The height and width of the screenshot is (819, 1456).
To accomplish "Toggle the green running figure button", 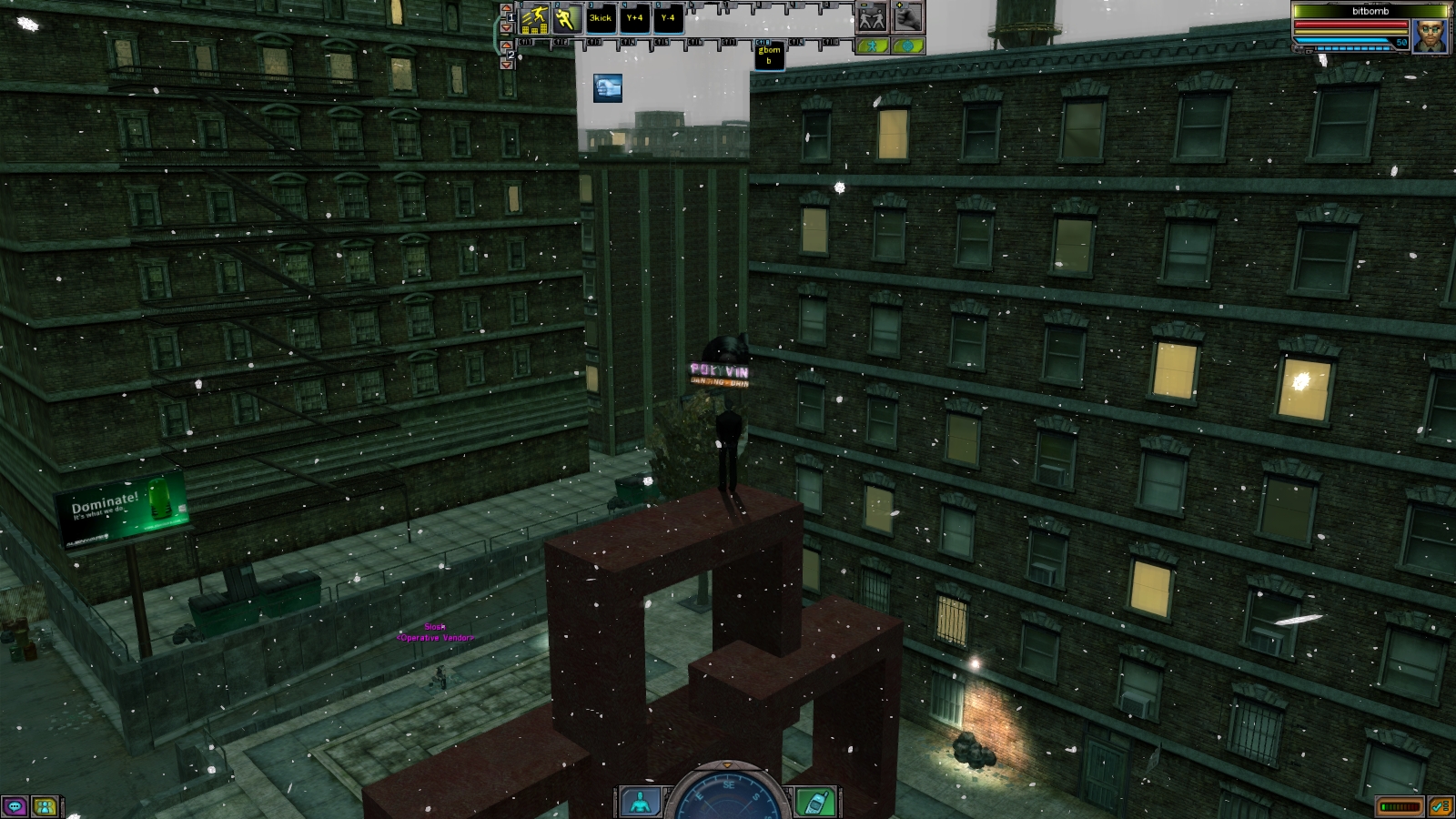I will tap(873, 45).
